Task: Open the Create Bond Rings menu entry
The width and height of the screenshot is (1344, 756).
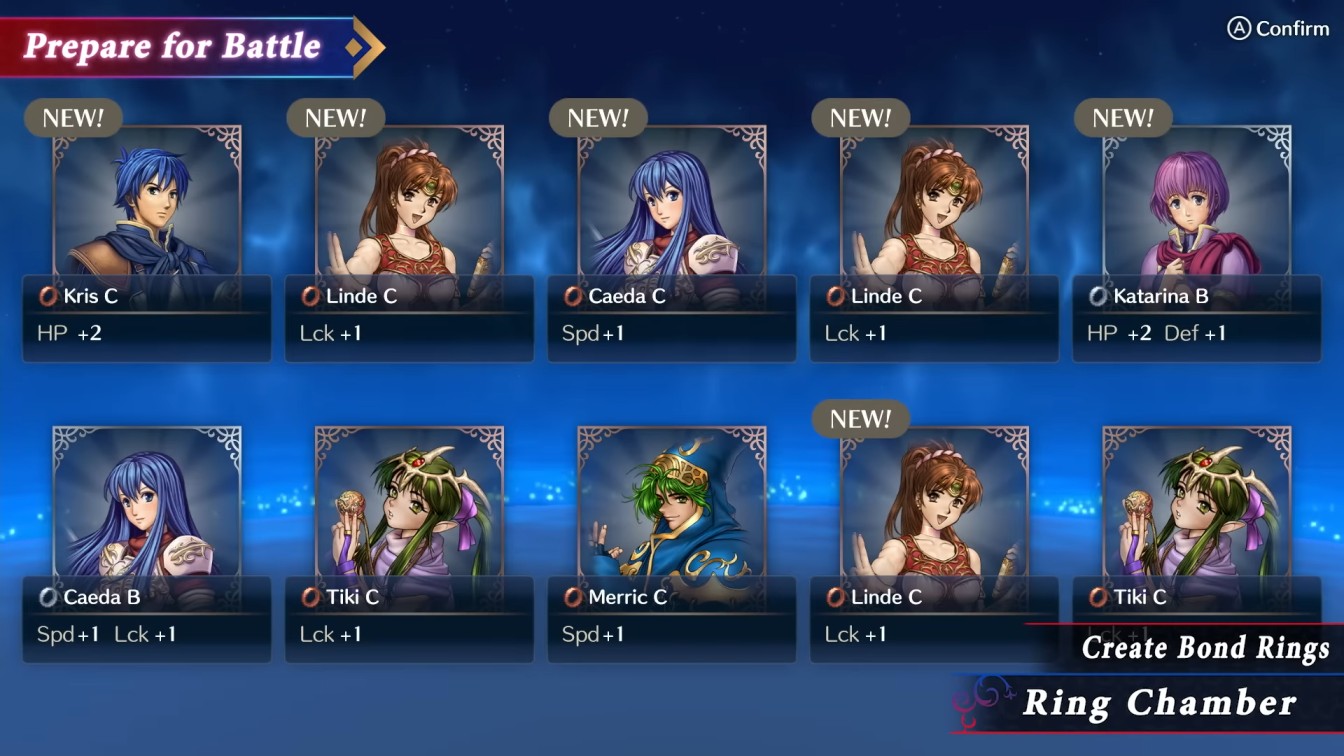Action: click(1203, 648)
